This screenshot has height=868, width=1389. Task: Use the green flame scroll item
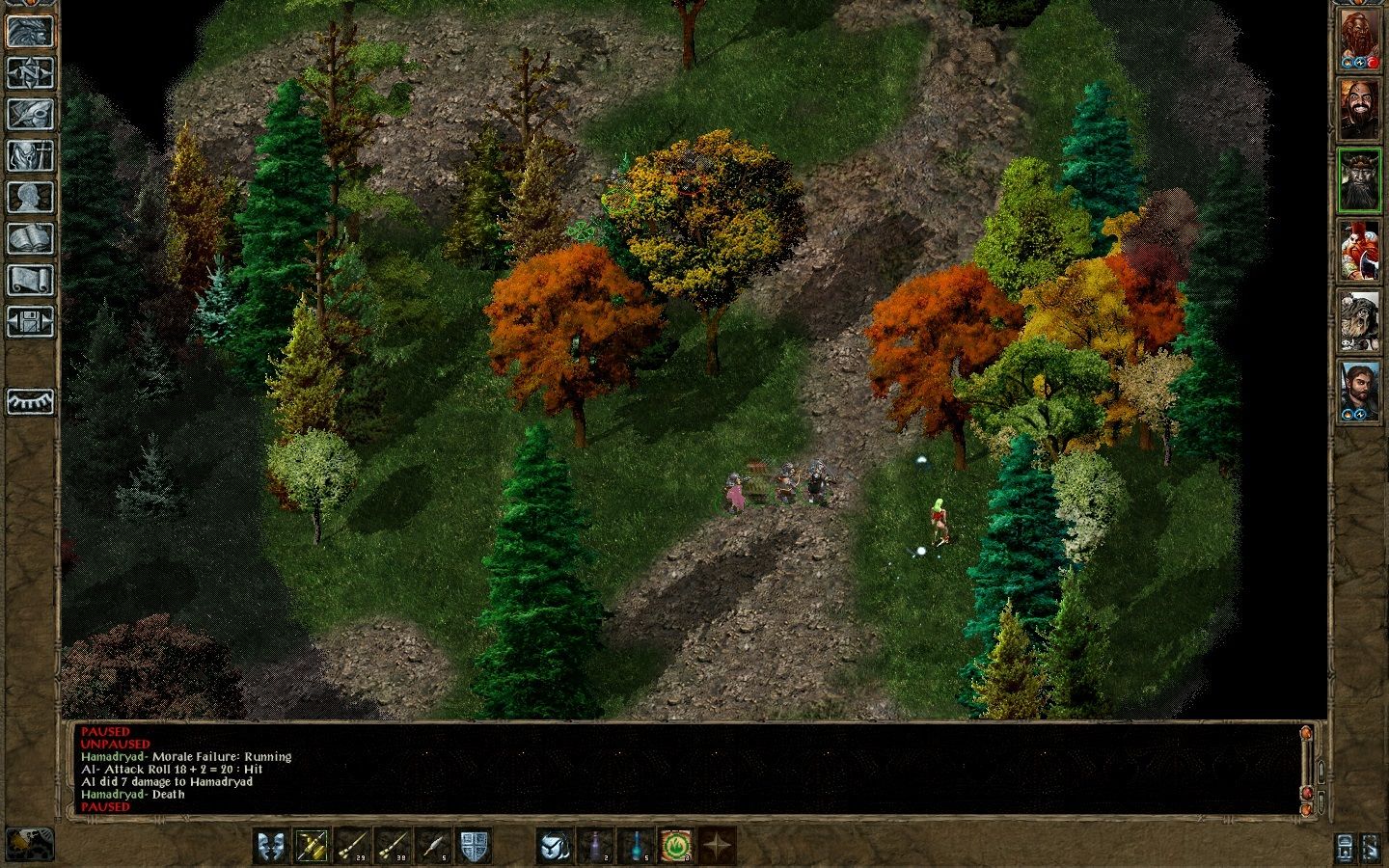[x=676, y=846]
